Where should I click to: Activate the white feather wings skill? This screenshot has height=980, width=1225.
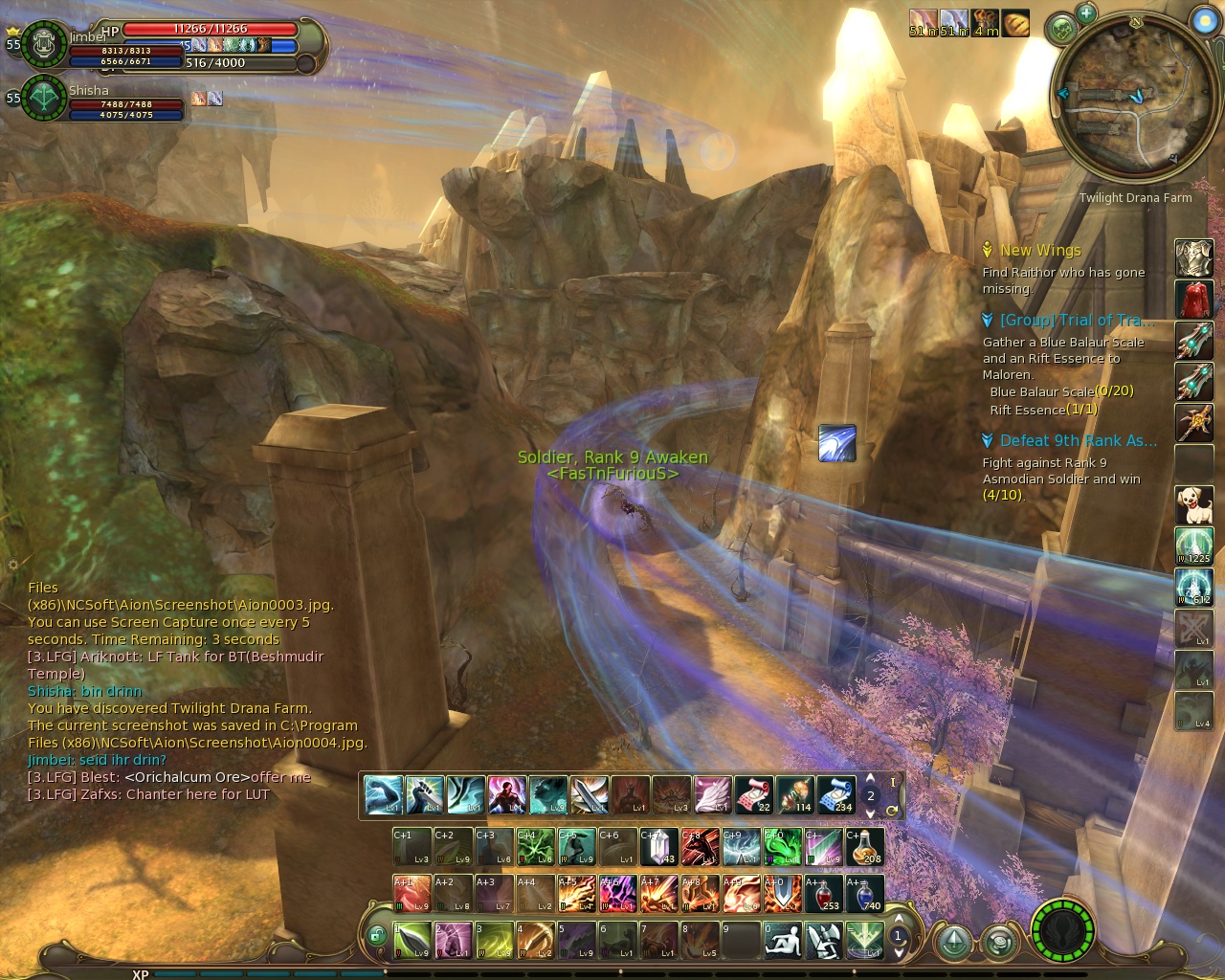(x=712, y=794)
